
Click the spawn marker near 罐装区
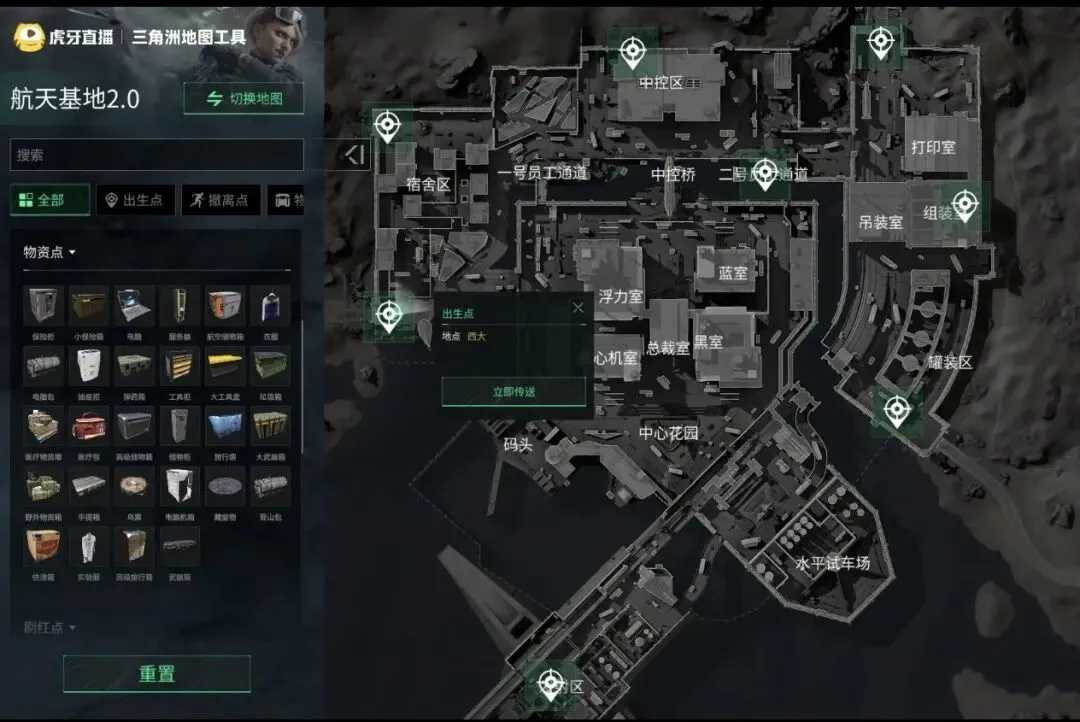click(897, 410)
